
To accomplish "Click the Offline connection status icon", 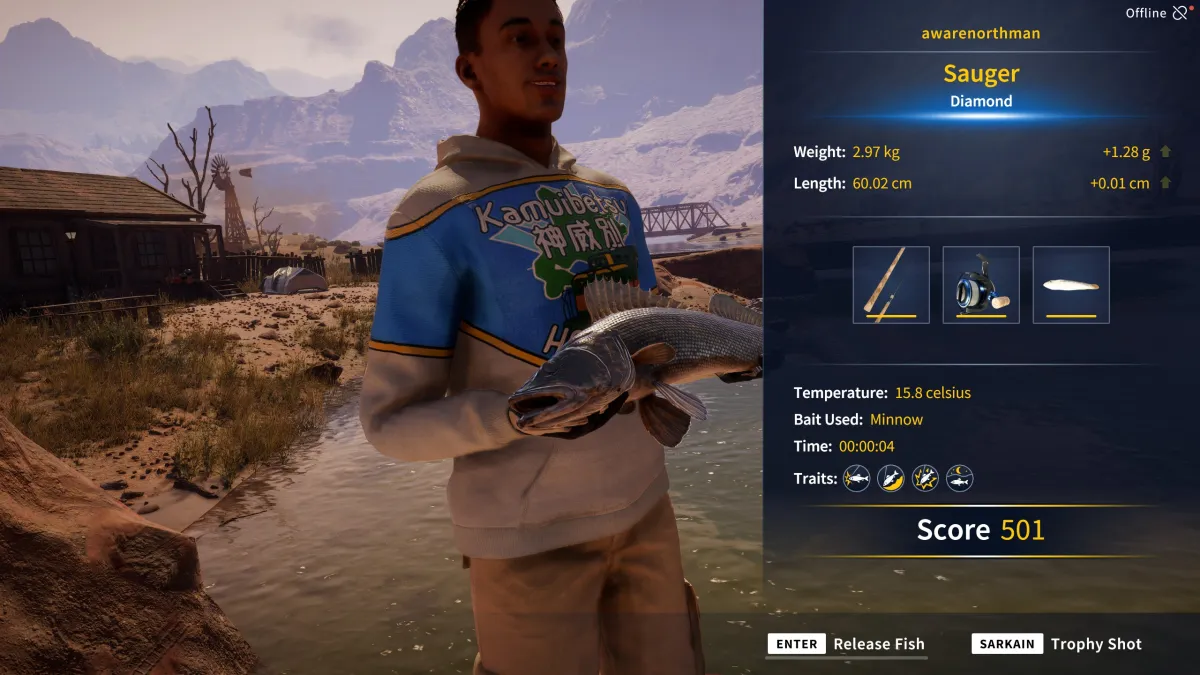I will pos(1181,13).
